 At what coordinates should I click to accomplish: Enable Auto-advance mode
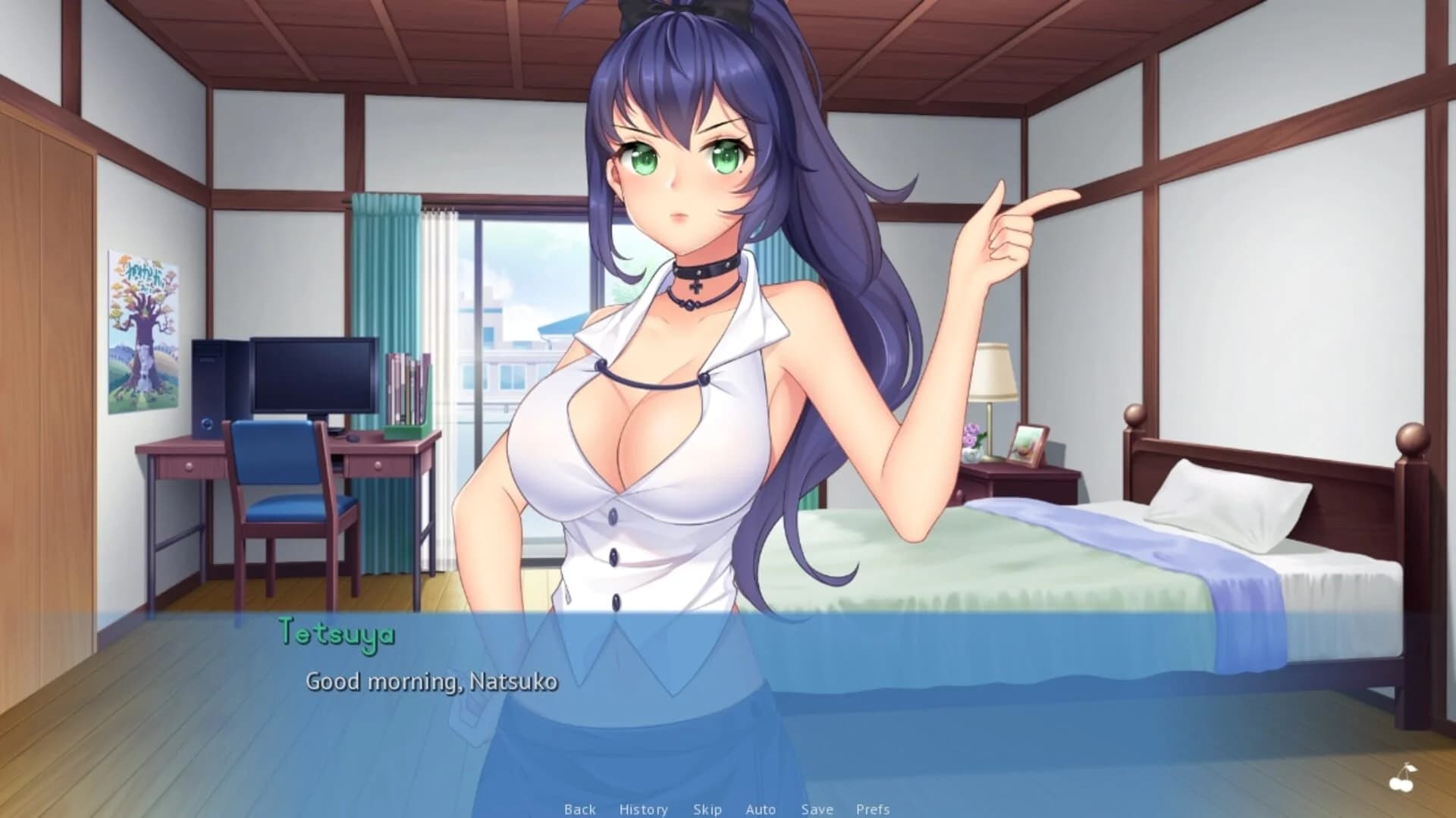point(760,808)
